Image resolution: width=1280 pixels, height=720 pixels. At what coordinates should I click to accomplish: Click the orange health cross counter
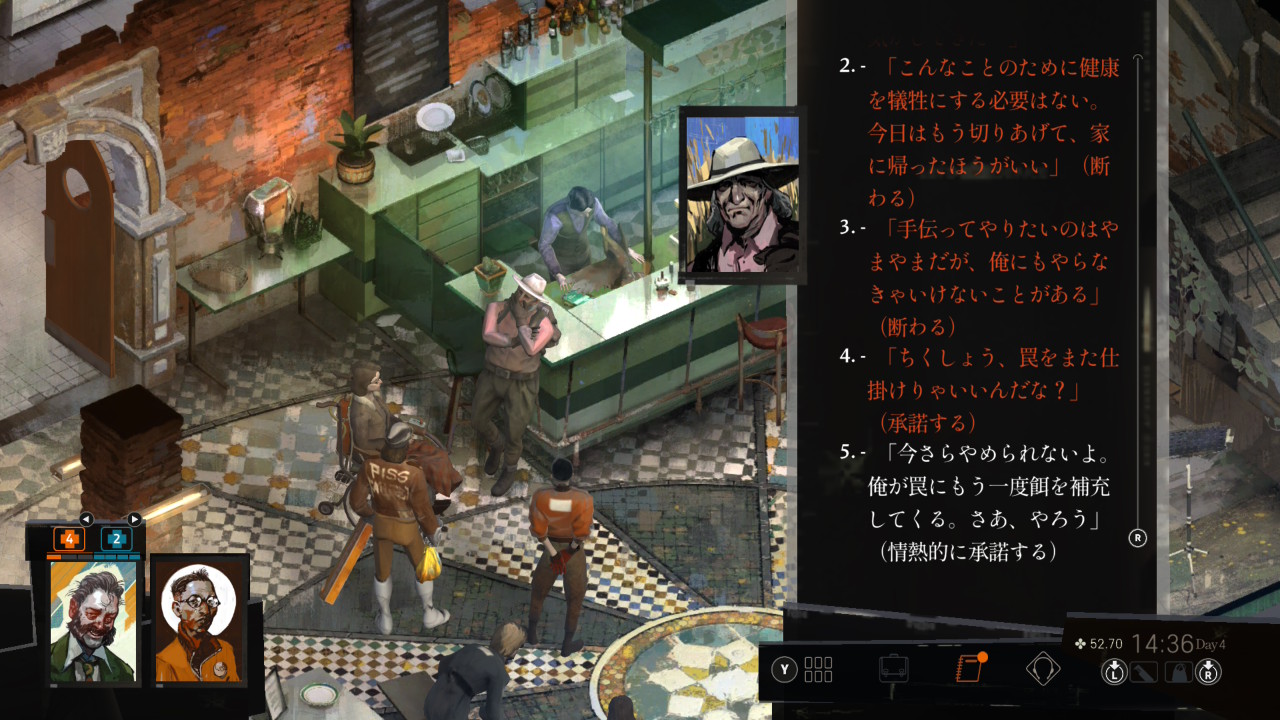[x=69, y=539]
